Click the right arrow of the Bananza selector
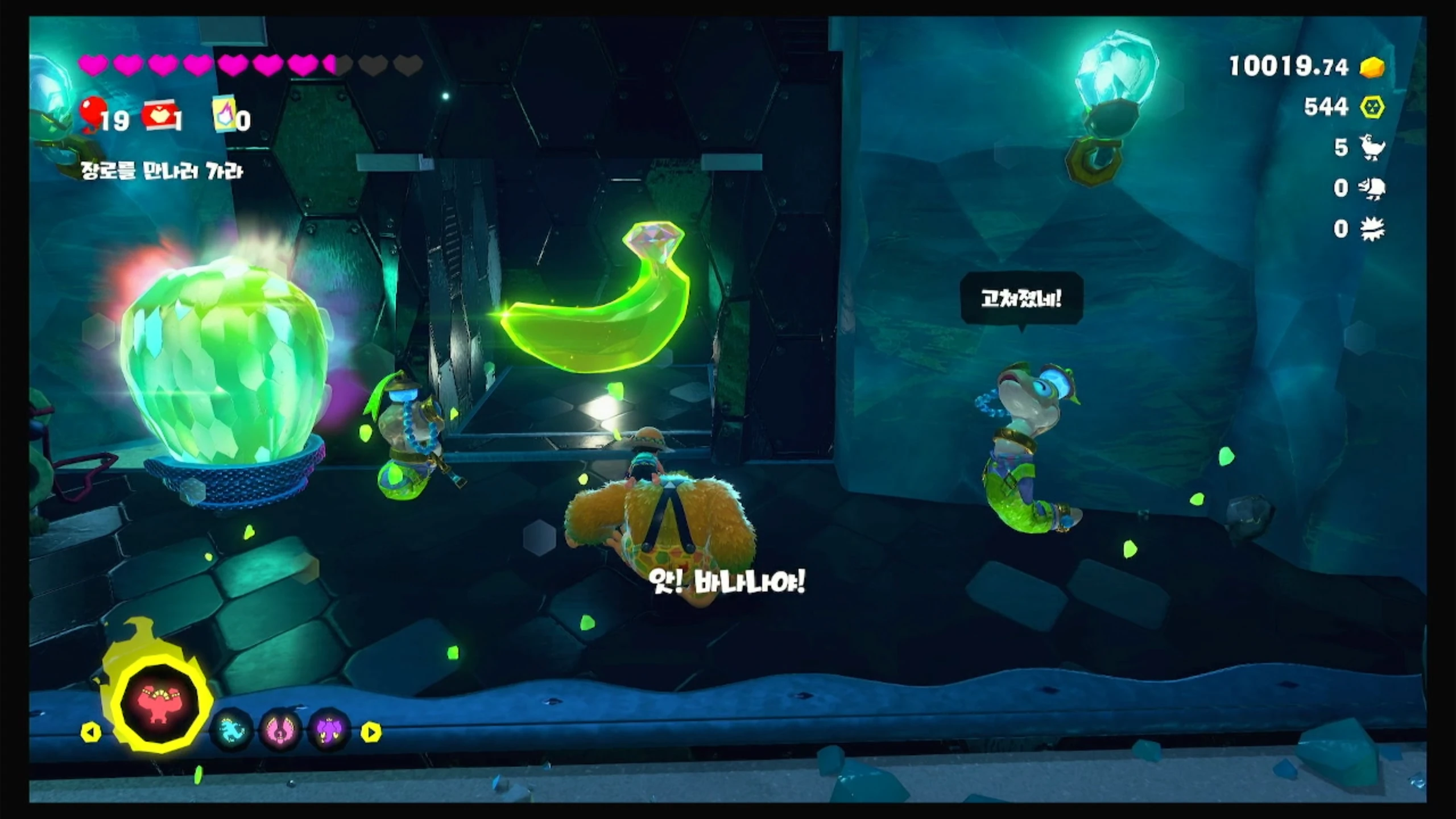The height and width of the screenshot is (819, 1456). coord(371,732)
